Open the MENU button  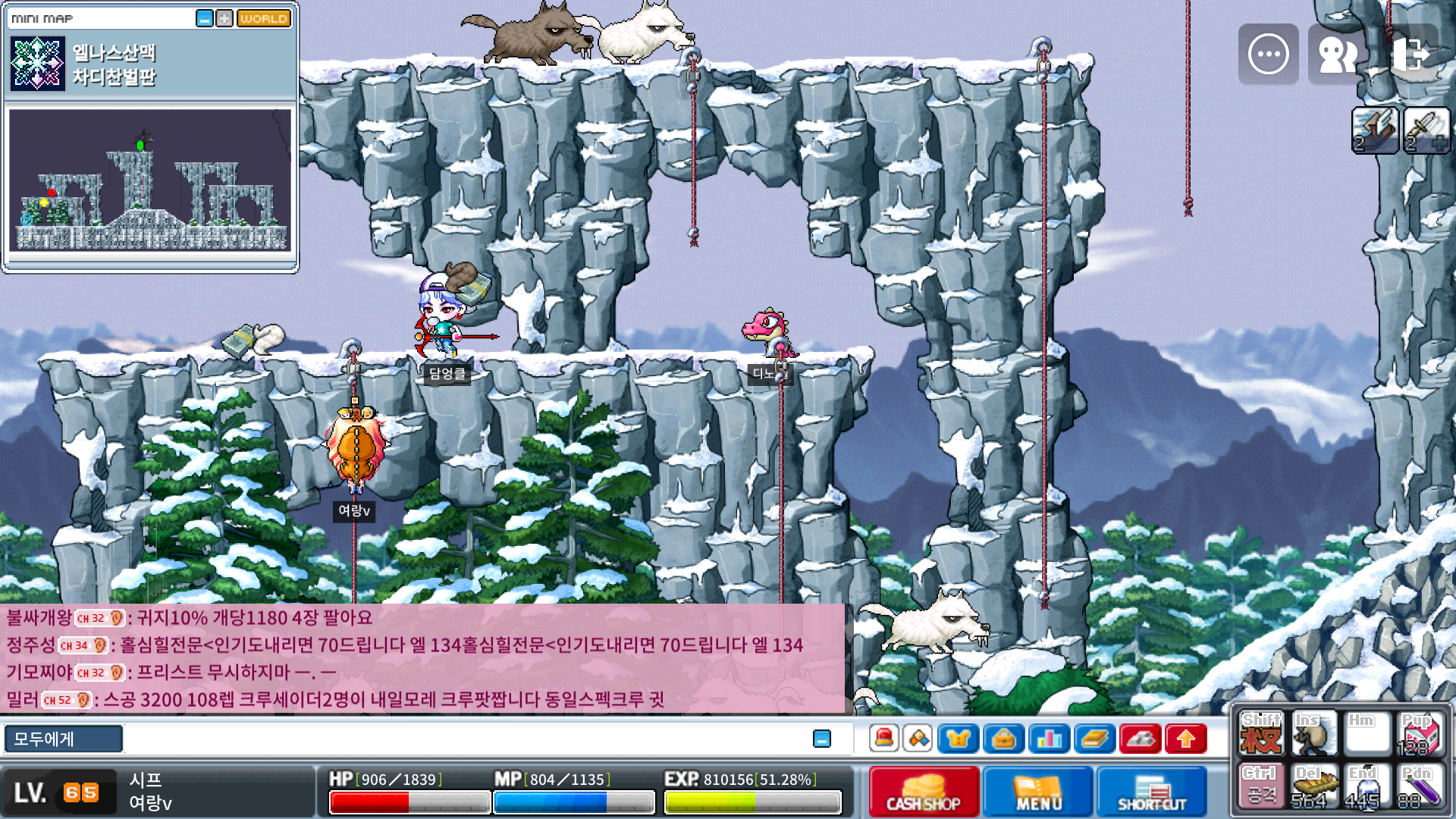click(x=1038, y=792)
